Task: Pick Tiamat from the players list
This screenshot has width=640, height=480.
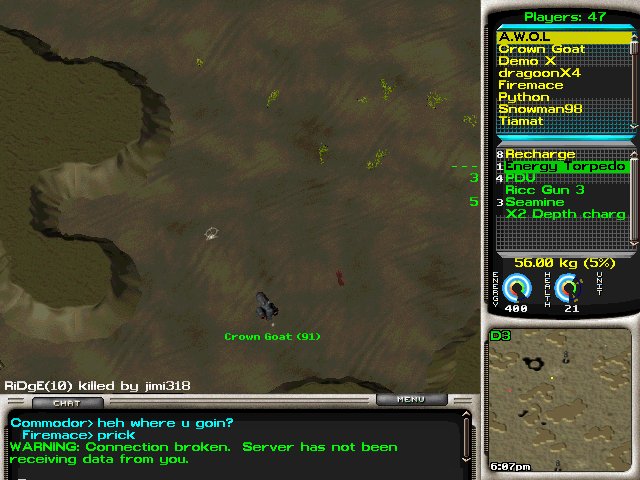Action: coord(521,121)
